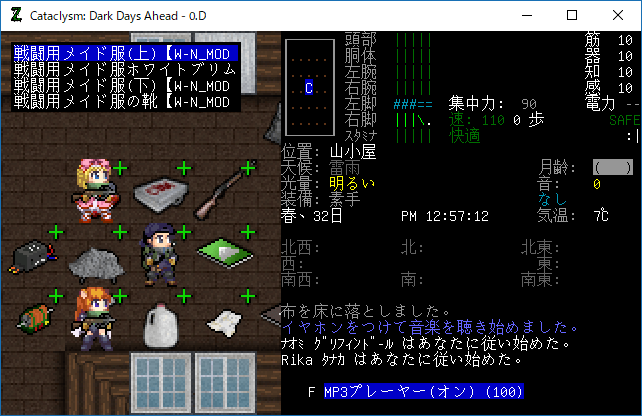Pick the 戦闘用メイド服(下) item row
642x416 pixels.
[124, 85]
